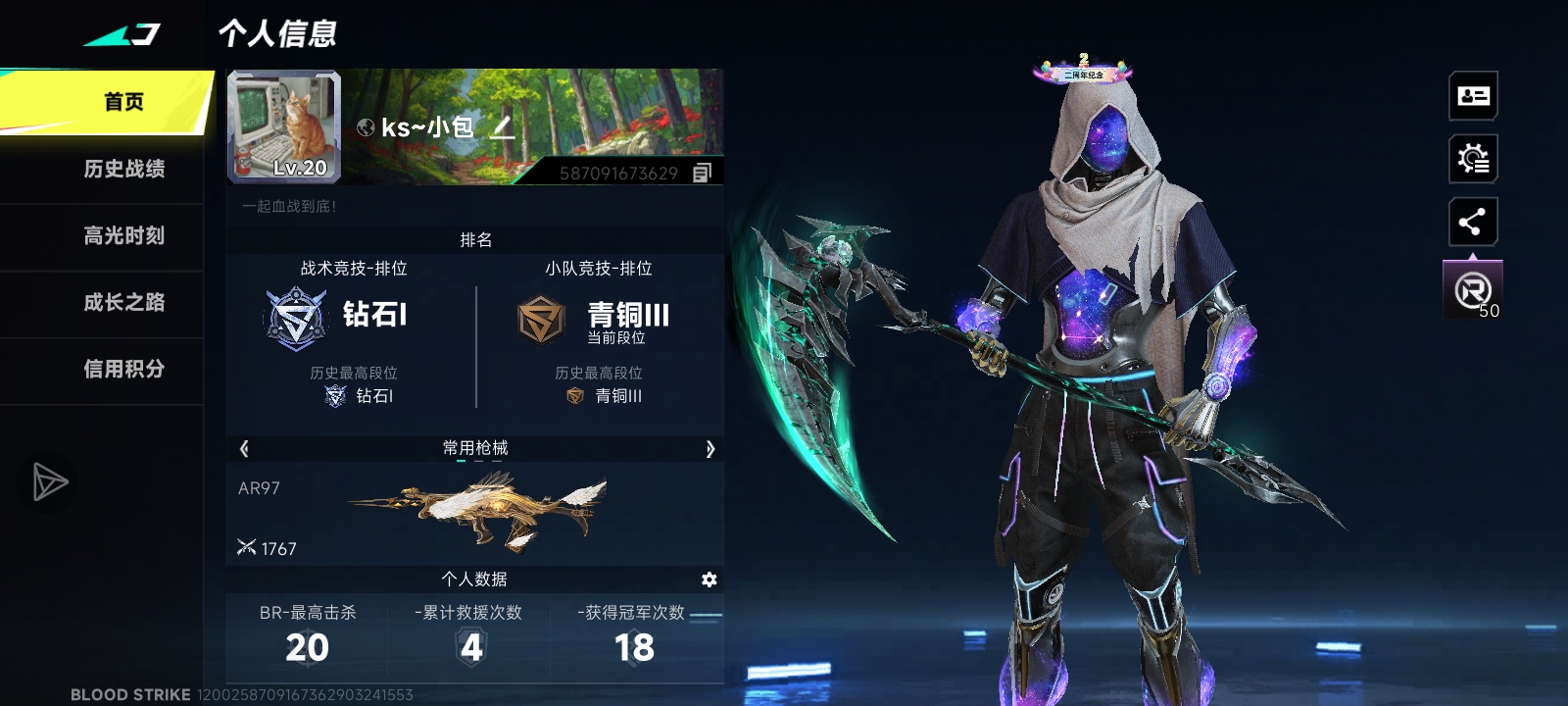Open the 信用积分 page
Image resolution: width=1568 pixels, height=706 pixels.
pos(125,370)
